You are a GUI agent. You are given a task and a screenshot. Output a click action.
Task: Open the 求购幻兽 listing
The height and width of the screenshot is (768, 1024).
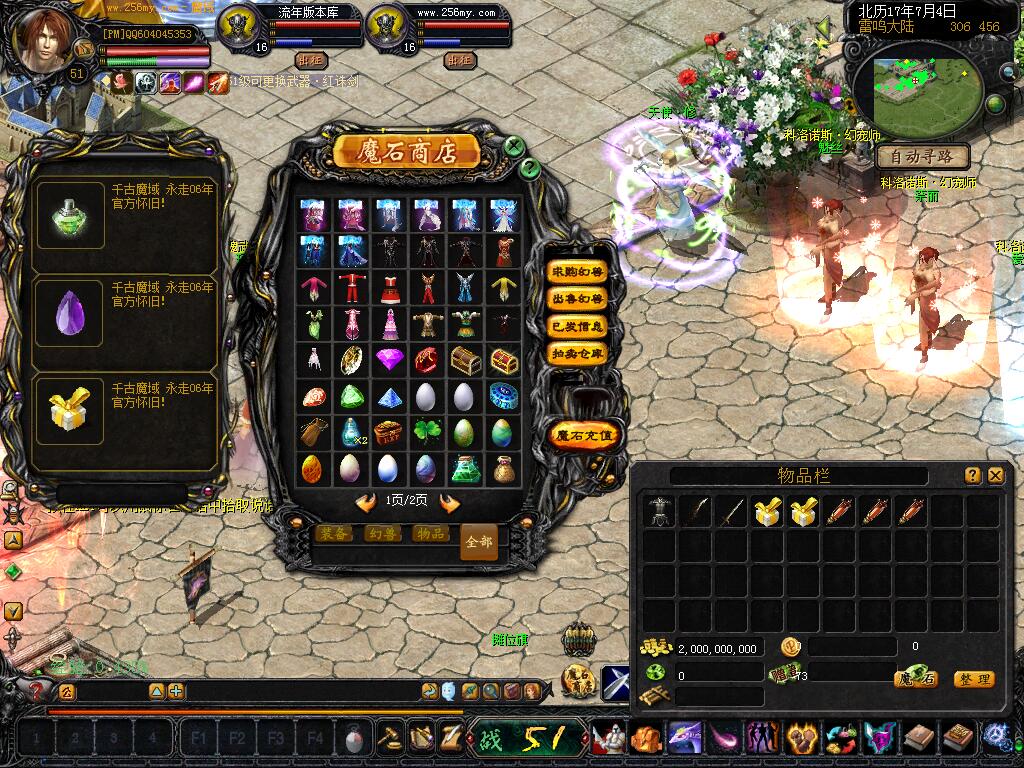tap(578, 272)
